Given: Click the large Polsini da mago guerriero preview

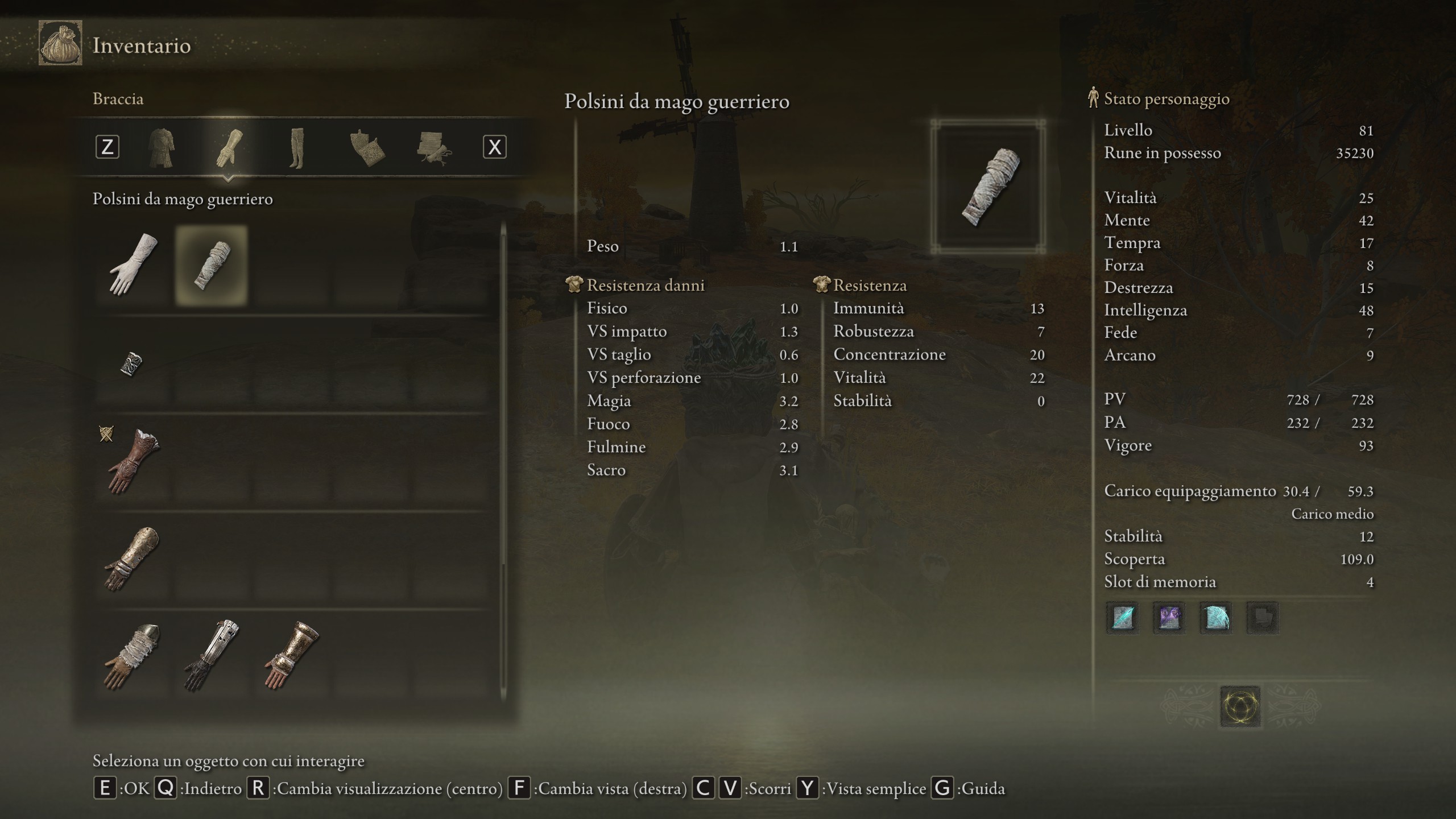Looking at the screenshot, I should click(x=988, y=187).
